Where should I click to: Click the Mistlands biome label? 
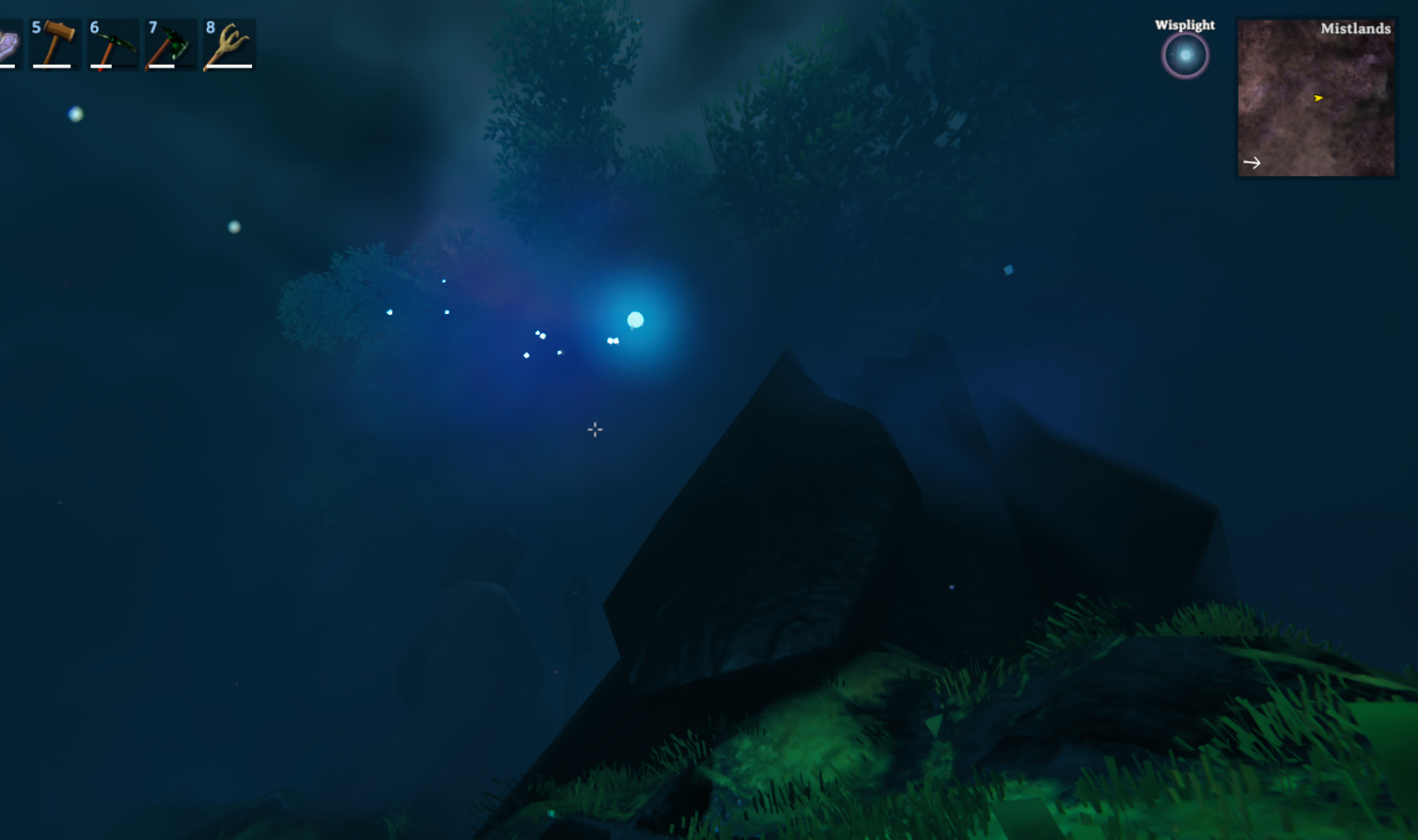tap(1355, 29)
